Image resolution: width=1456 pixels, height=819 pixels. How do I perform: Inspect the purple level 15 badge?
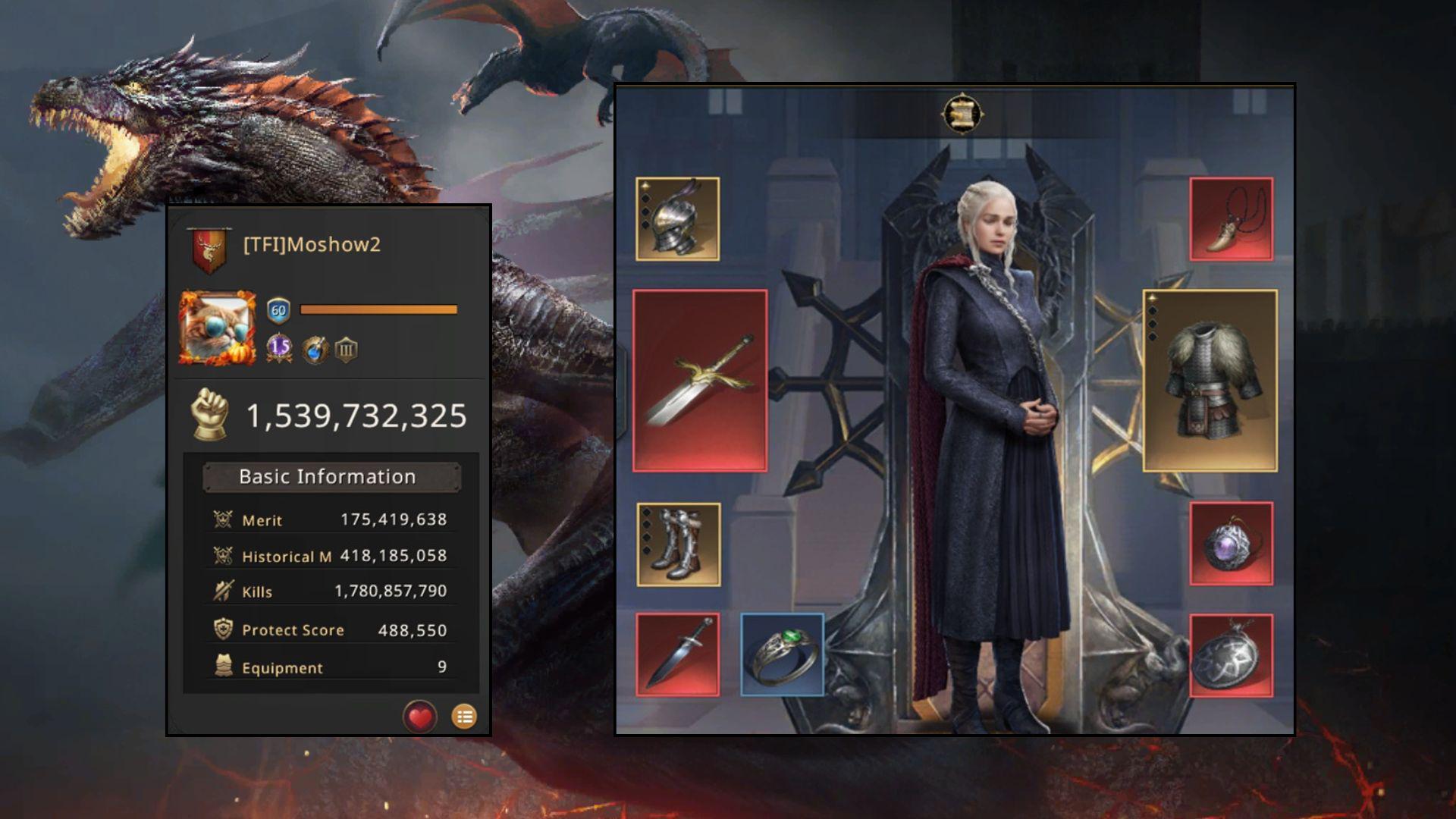click(279, 348)
